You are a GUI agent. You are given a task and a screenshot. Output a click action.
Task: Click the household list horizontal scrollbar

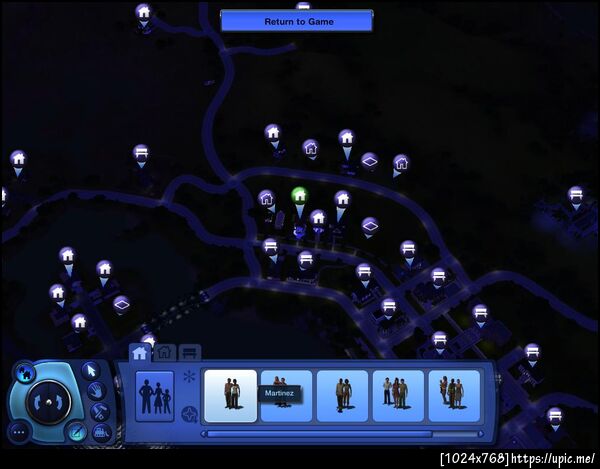click(317, 434)
